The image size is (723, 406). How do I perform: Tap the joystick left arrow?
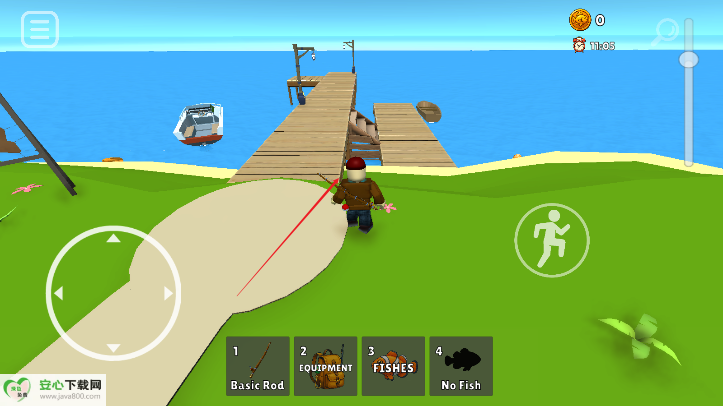[58, 294]
